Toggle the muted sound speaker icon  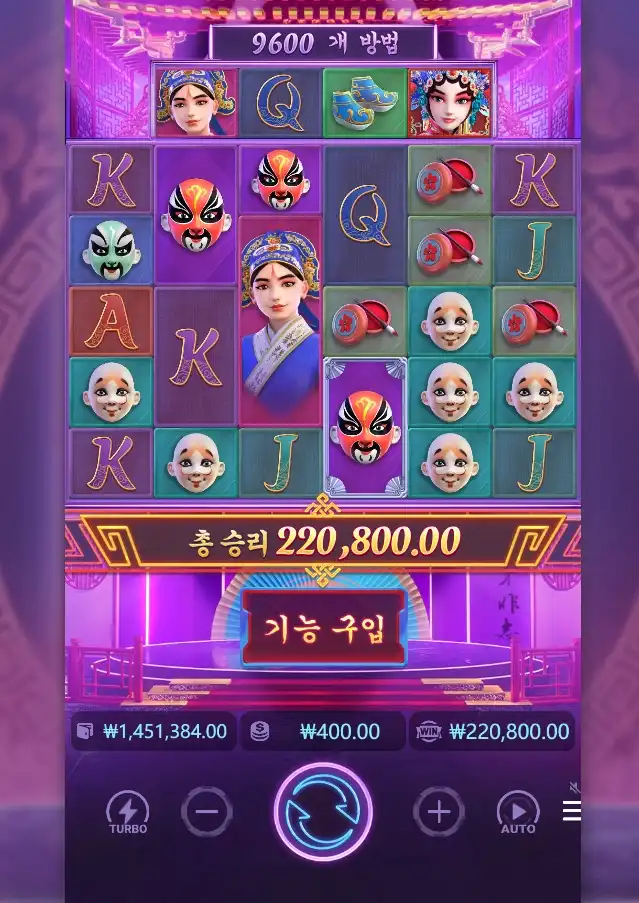pos(574,787)
